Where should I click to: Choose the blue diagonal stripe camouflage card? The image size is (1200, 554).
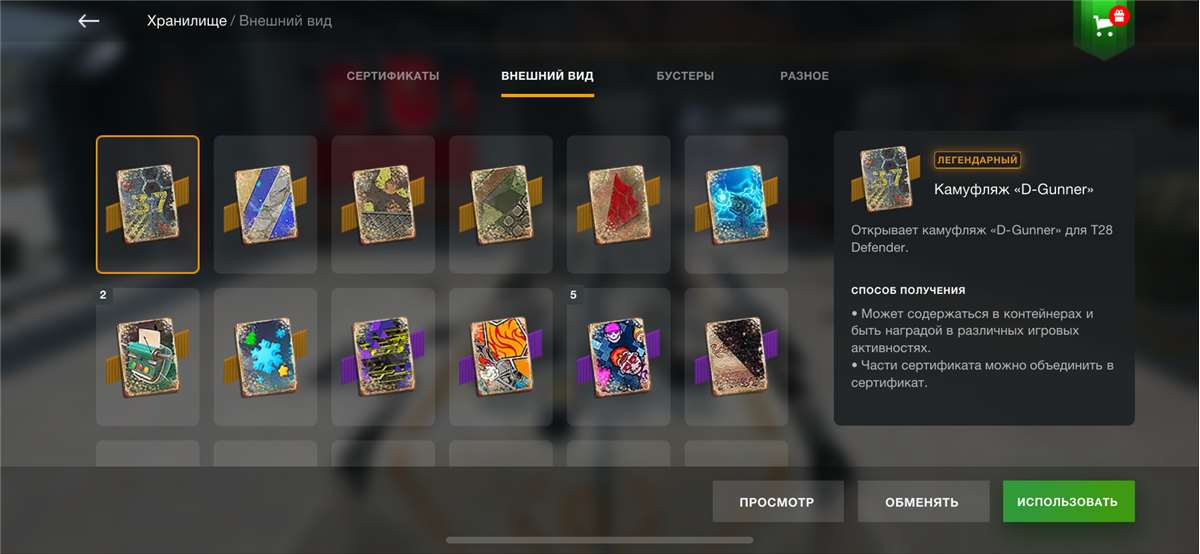265,204
